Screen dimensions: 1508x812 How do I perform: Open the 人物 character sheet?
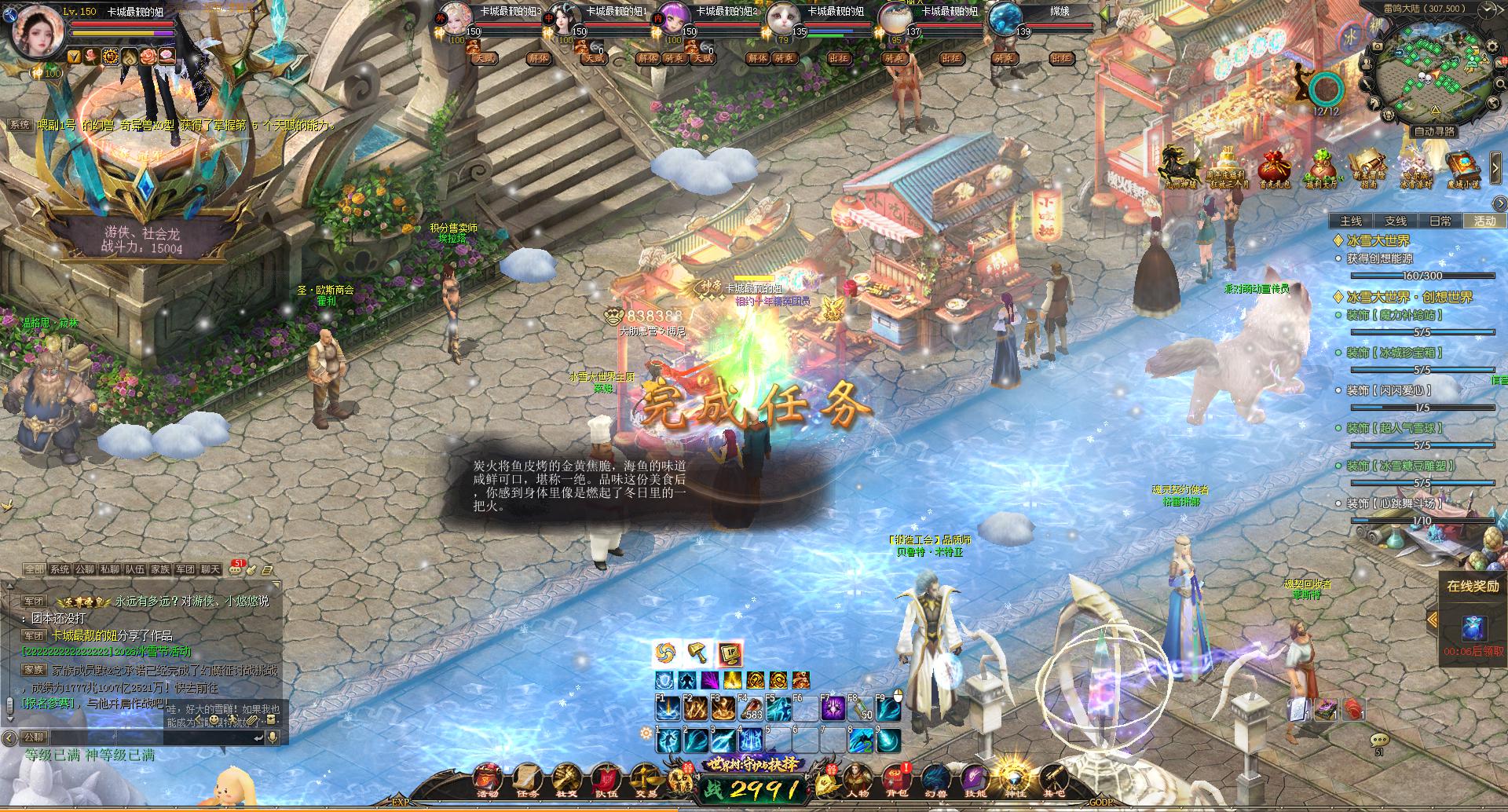pos(857,779)
